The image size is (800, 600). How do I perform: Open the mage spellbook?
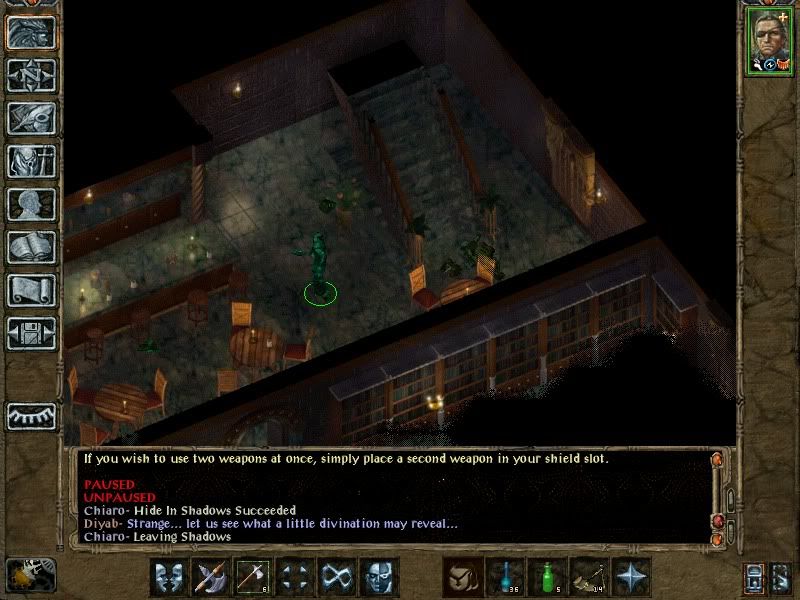coord(31,247)
